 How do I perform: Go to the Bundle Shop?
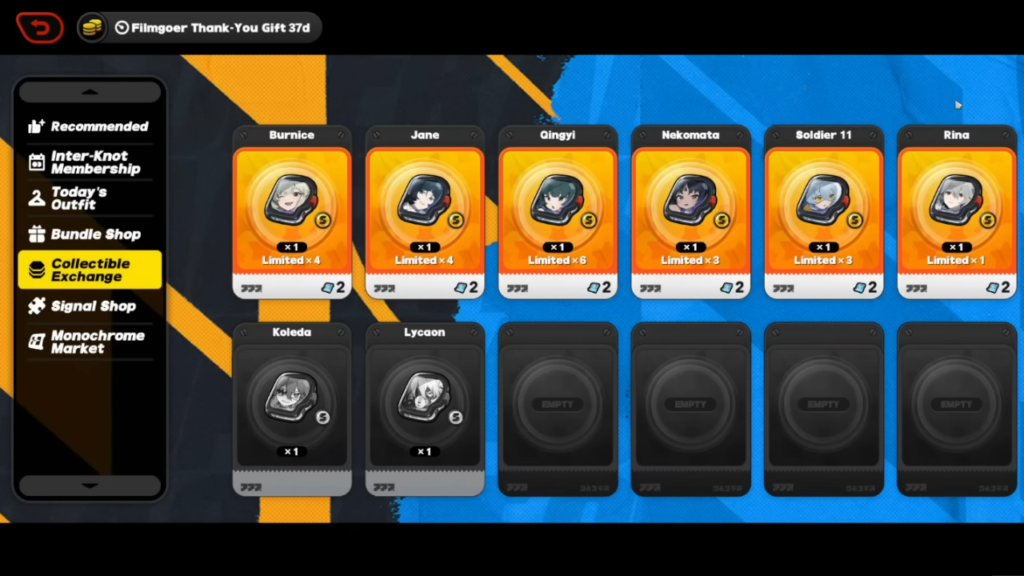(x=89, y=235)
